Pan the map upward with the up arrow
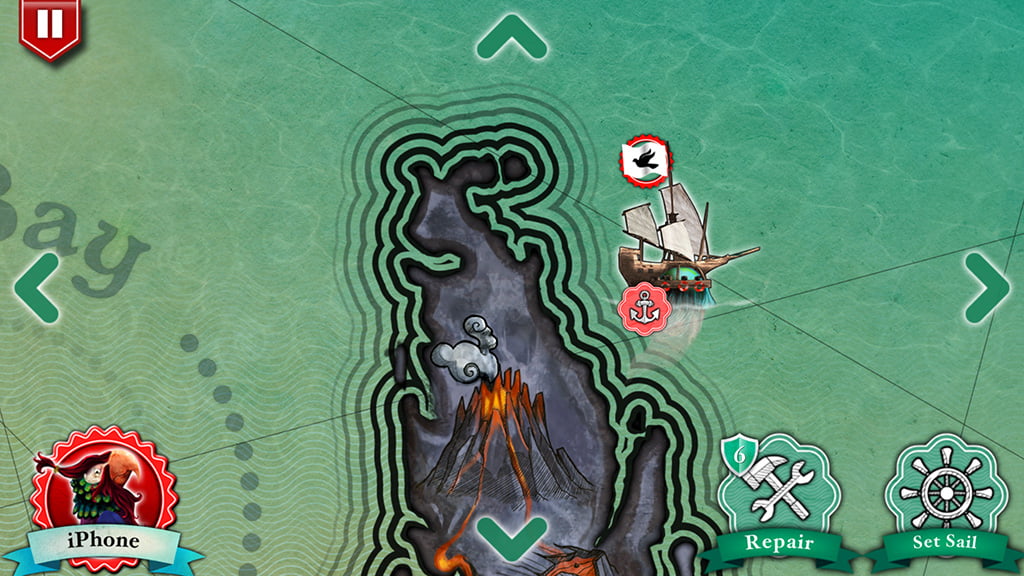Screen dimensions: 1024x576 tap(511, 38)
